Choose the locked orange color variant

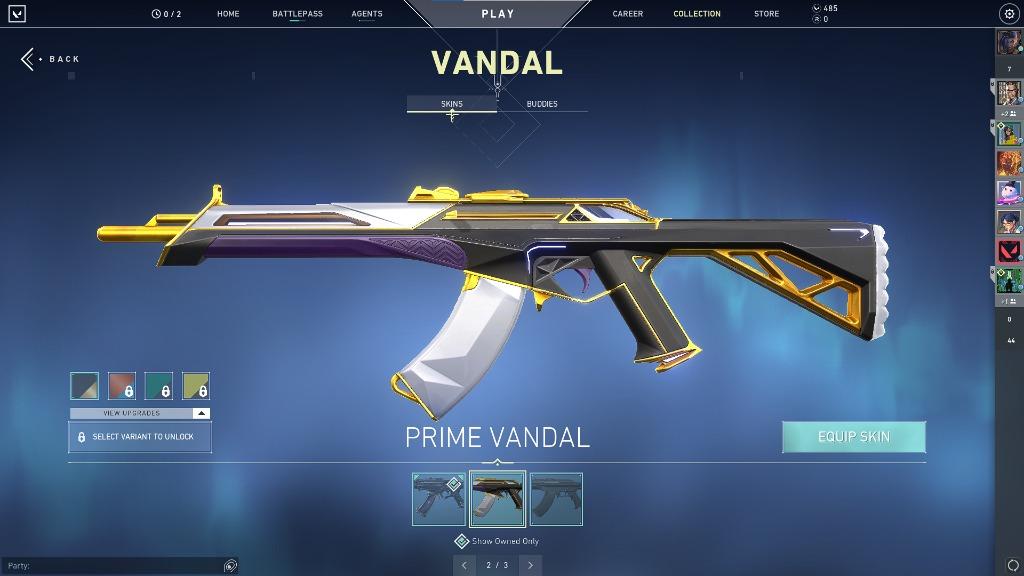coord(122,386)
